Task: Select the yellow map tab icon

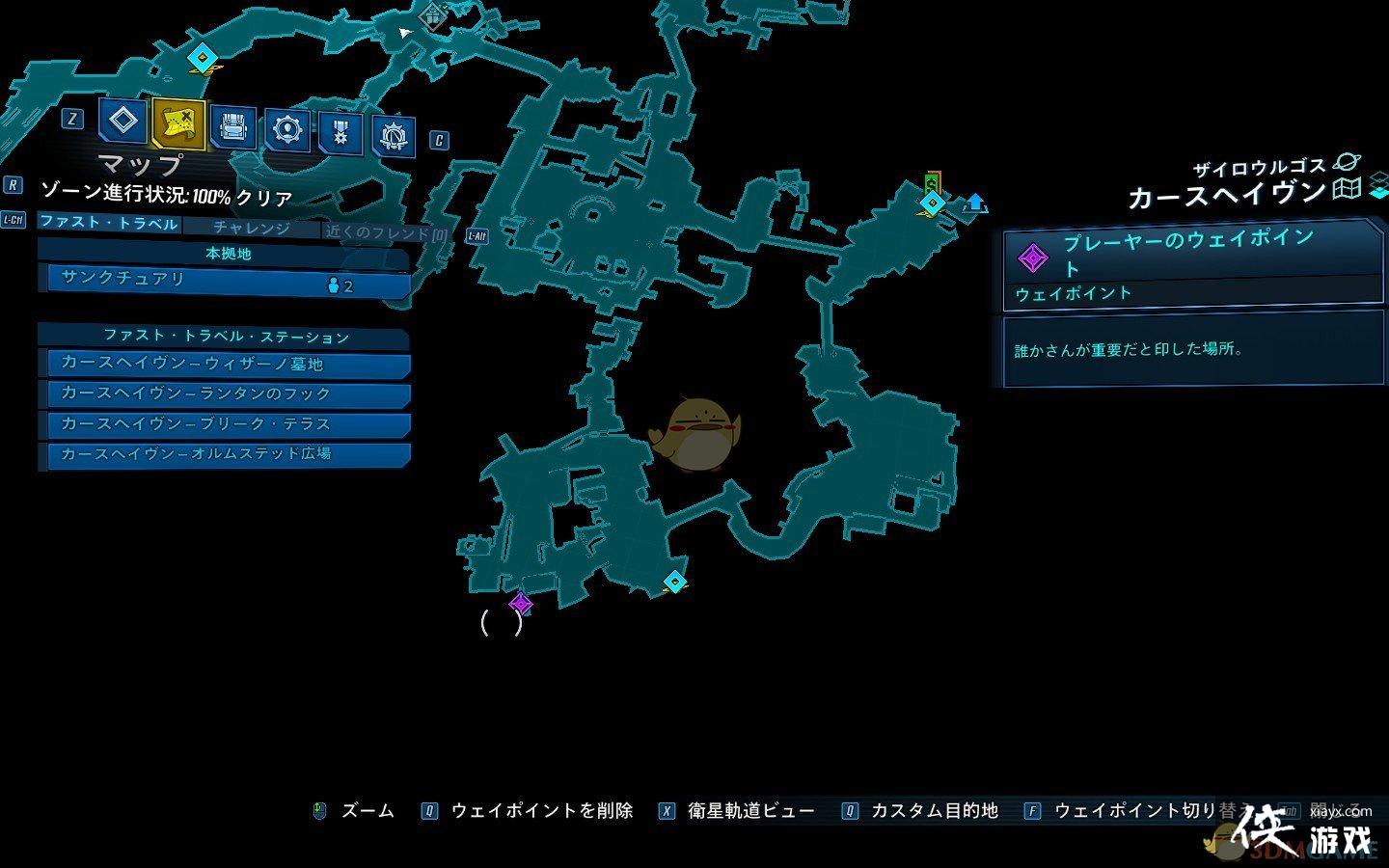Action: (178, 123)
